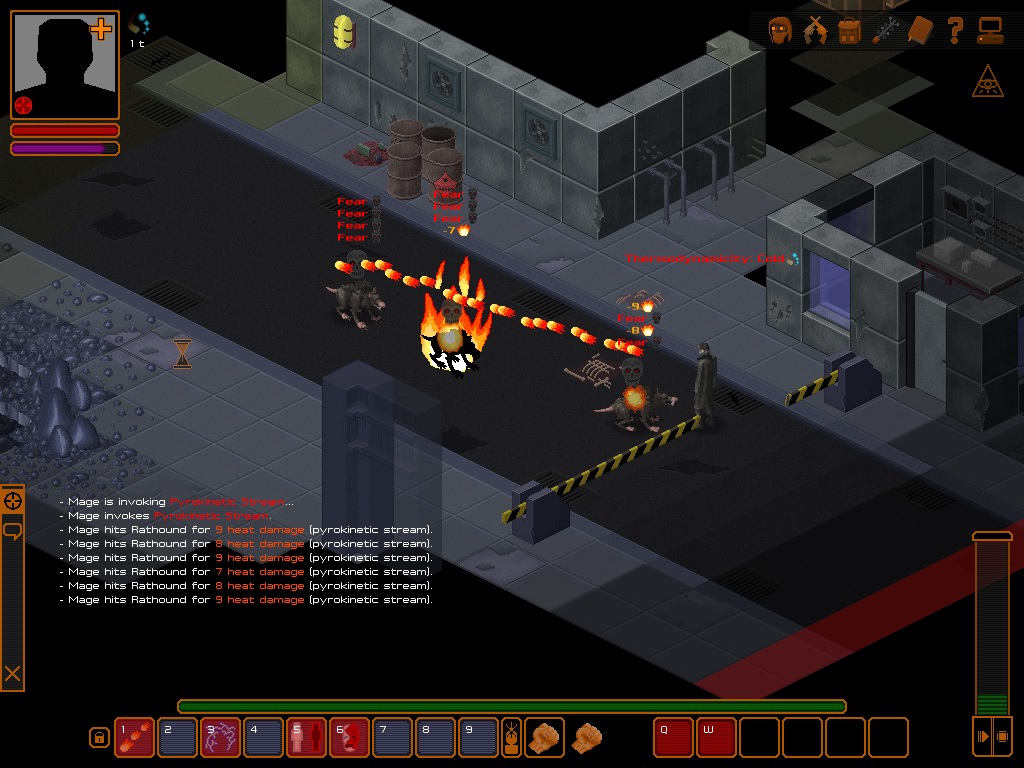Open the character sheet via the masked face icon
Image resolution: width=1024 pixels, height=768 pixels.
(x=780, y=31)
